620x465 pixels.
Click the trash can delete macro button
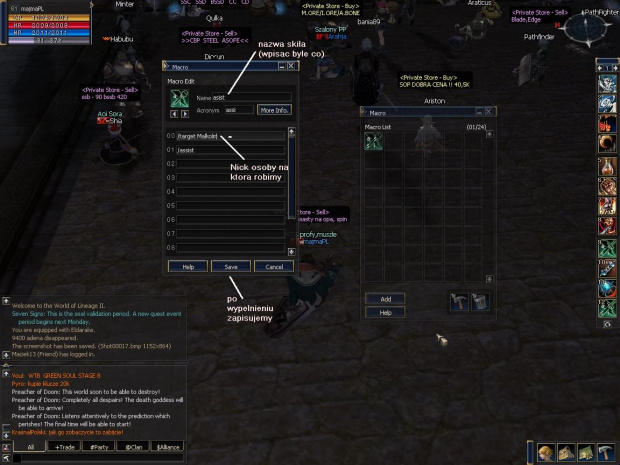[x=480, y=301]
